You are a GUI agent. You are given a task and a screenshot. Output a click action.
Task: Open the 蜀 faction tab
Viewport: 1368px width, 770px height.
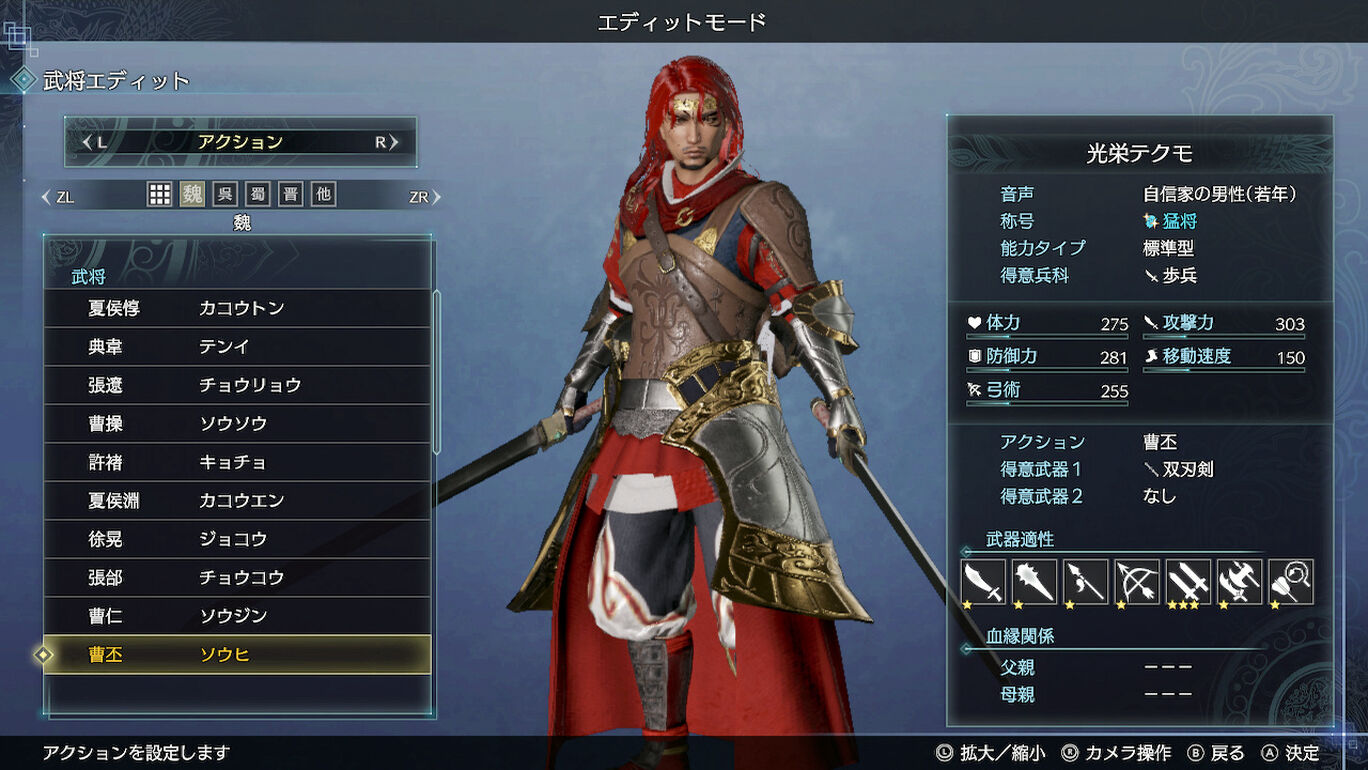point(258,195)
